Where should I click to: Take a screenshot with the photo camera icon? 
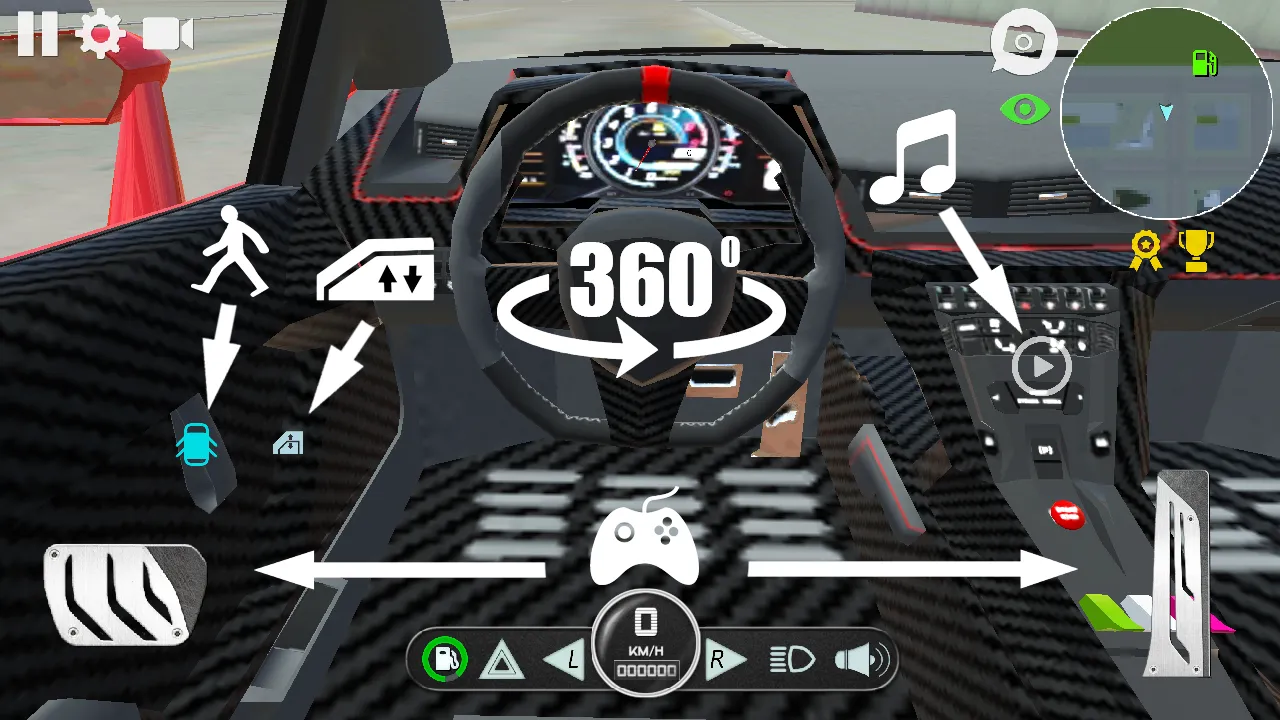point(1024,40)
